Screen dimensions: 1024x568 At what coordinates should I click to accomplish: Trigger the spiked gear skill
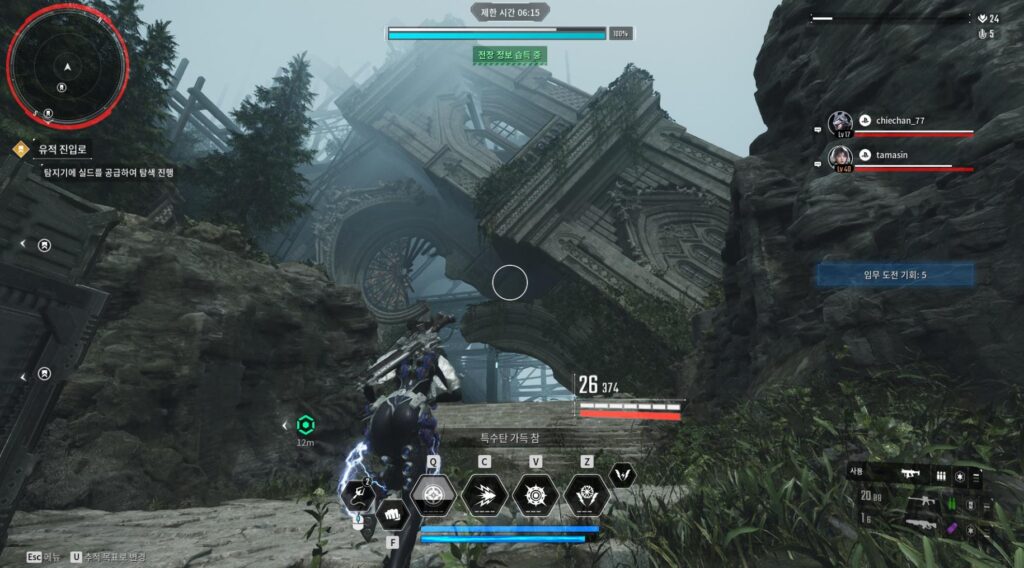pos(535,494)
